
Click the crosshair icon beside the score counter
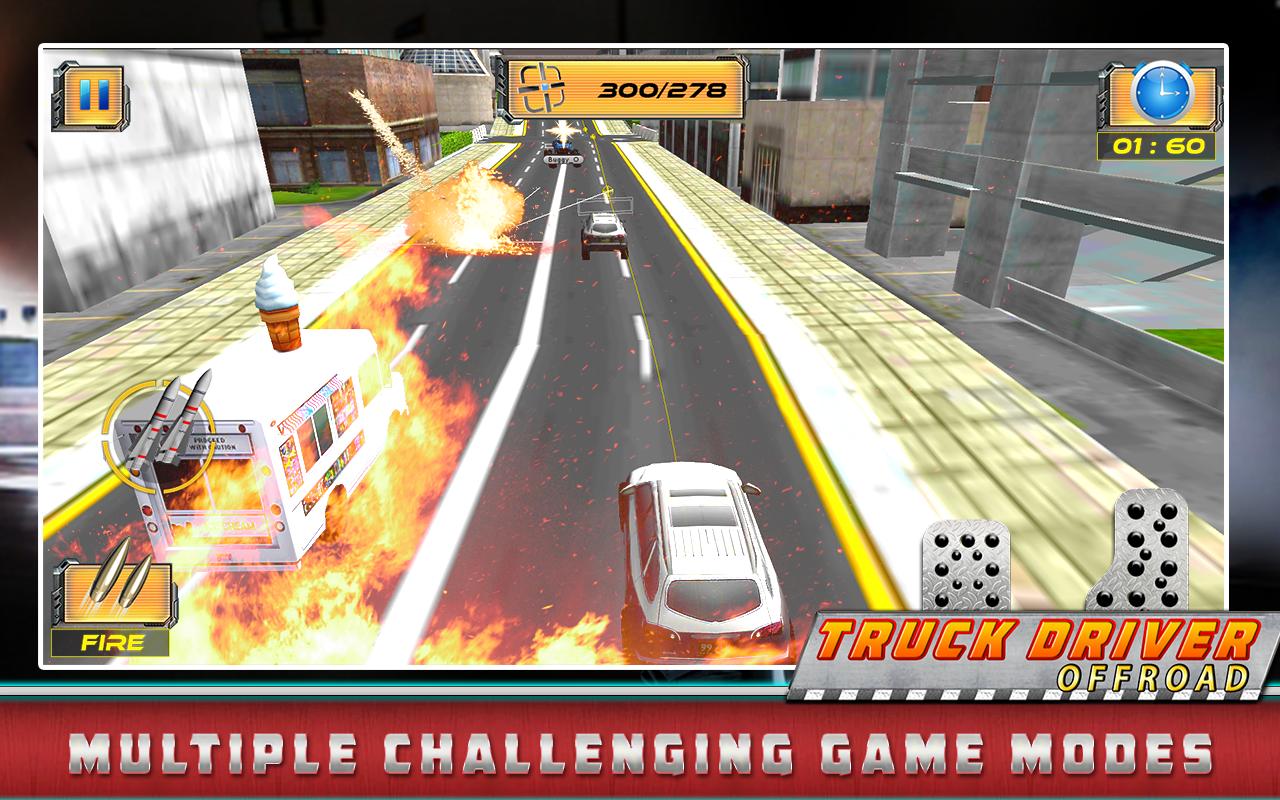pos(541,89)
